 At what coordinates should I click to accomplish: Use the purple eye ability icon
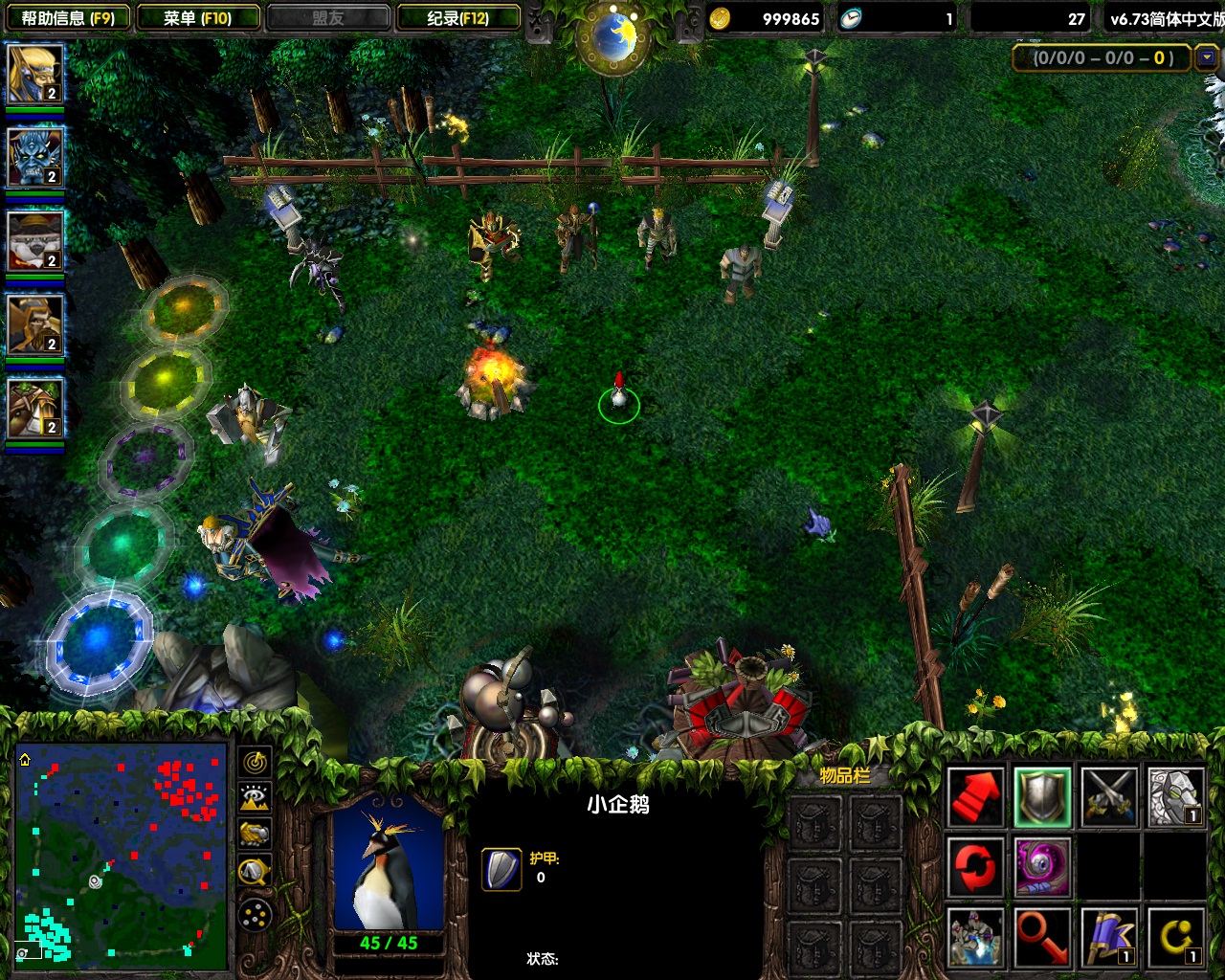coord(1042,867)
